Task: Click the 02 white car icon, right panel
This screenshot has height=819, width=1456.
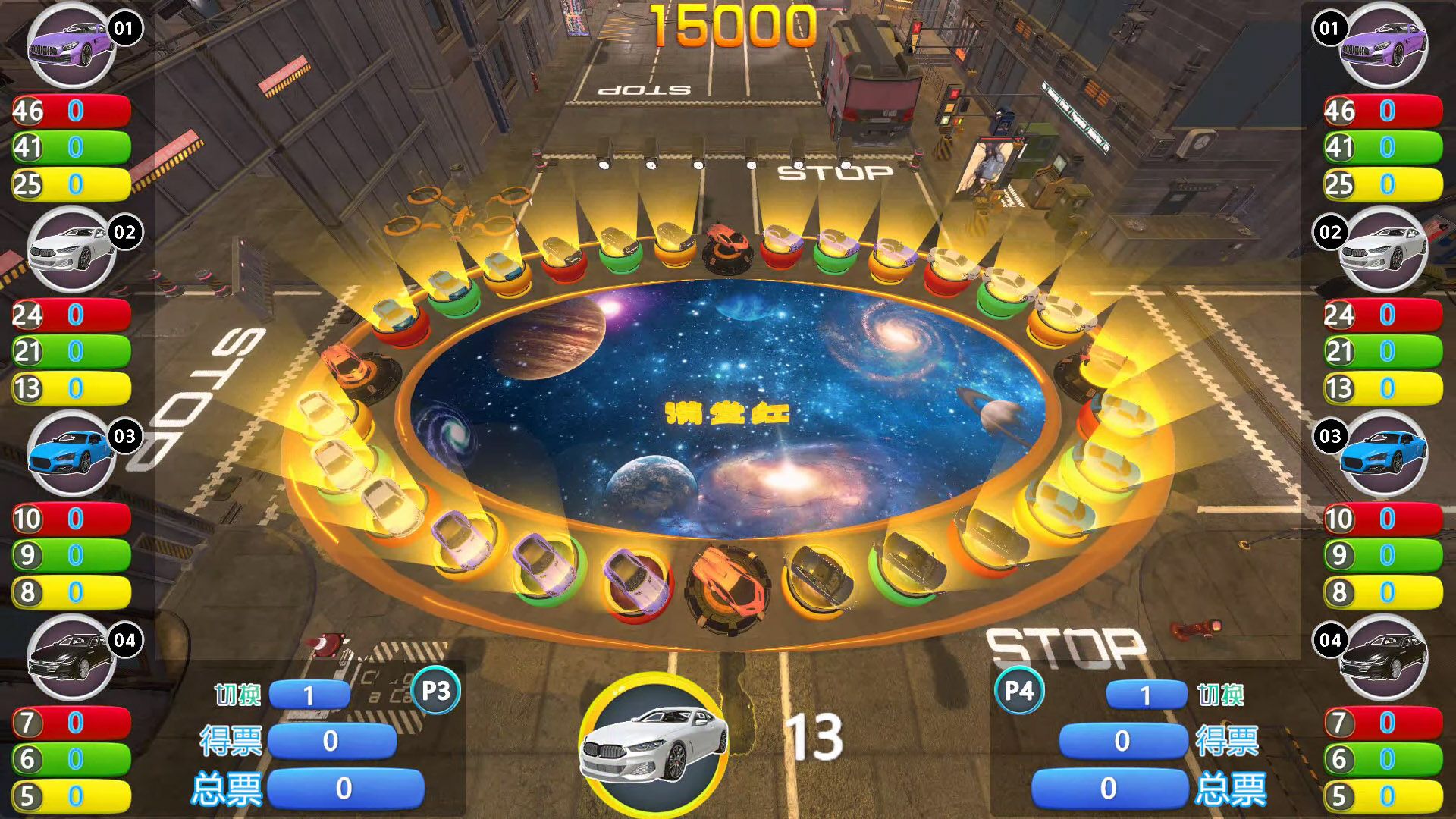Action: click(1383, 250)
